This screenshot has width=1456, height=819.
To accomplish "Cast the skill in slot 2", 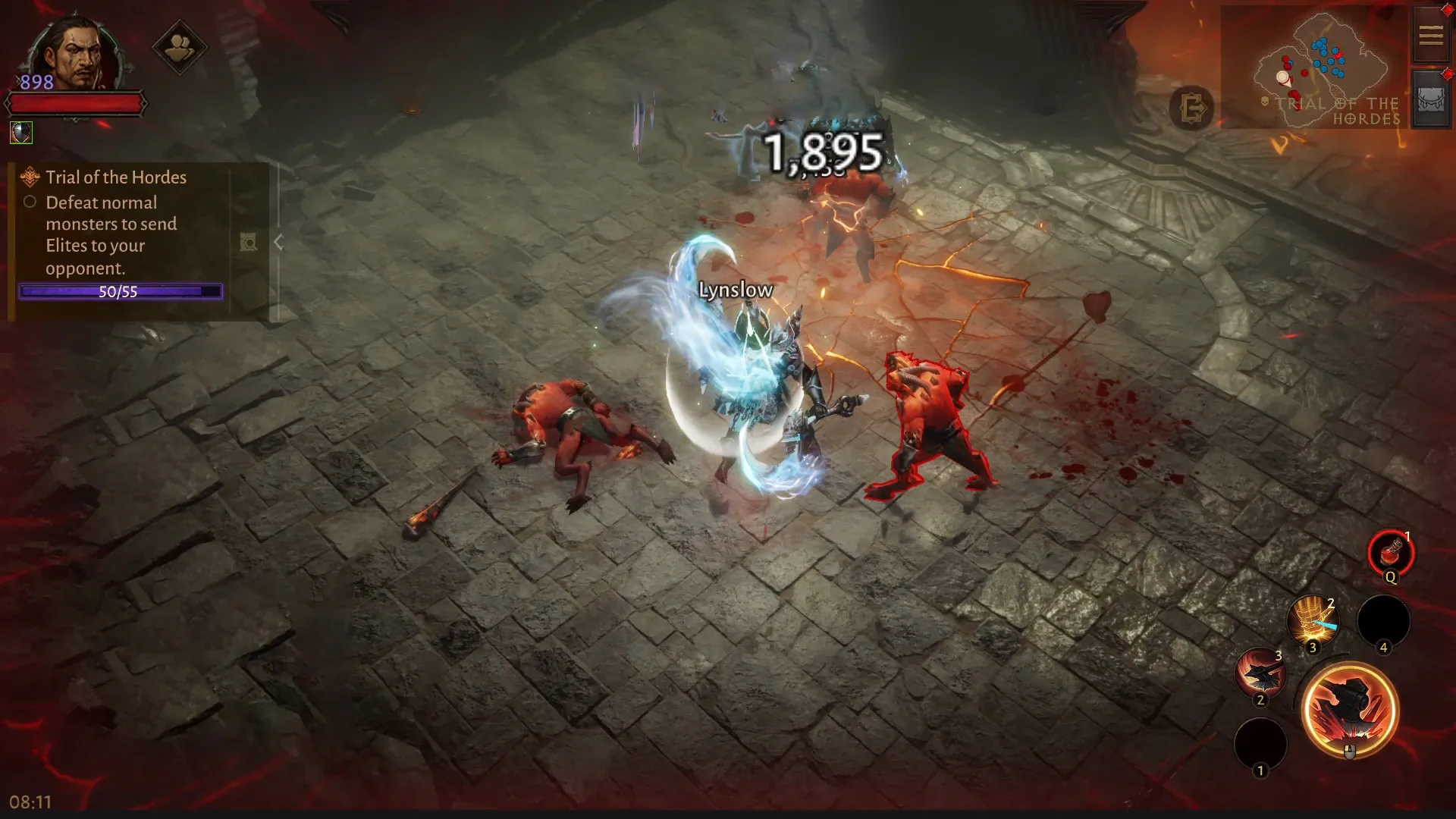I will pos(1260,673).
